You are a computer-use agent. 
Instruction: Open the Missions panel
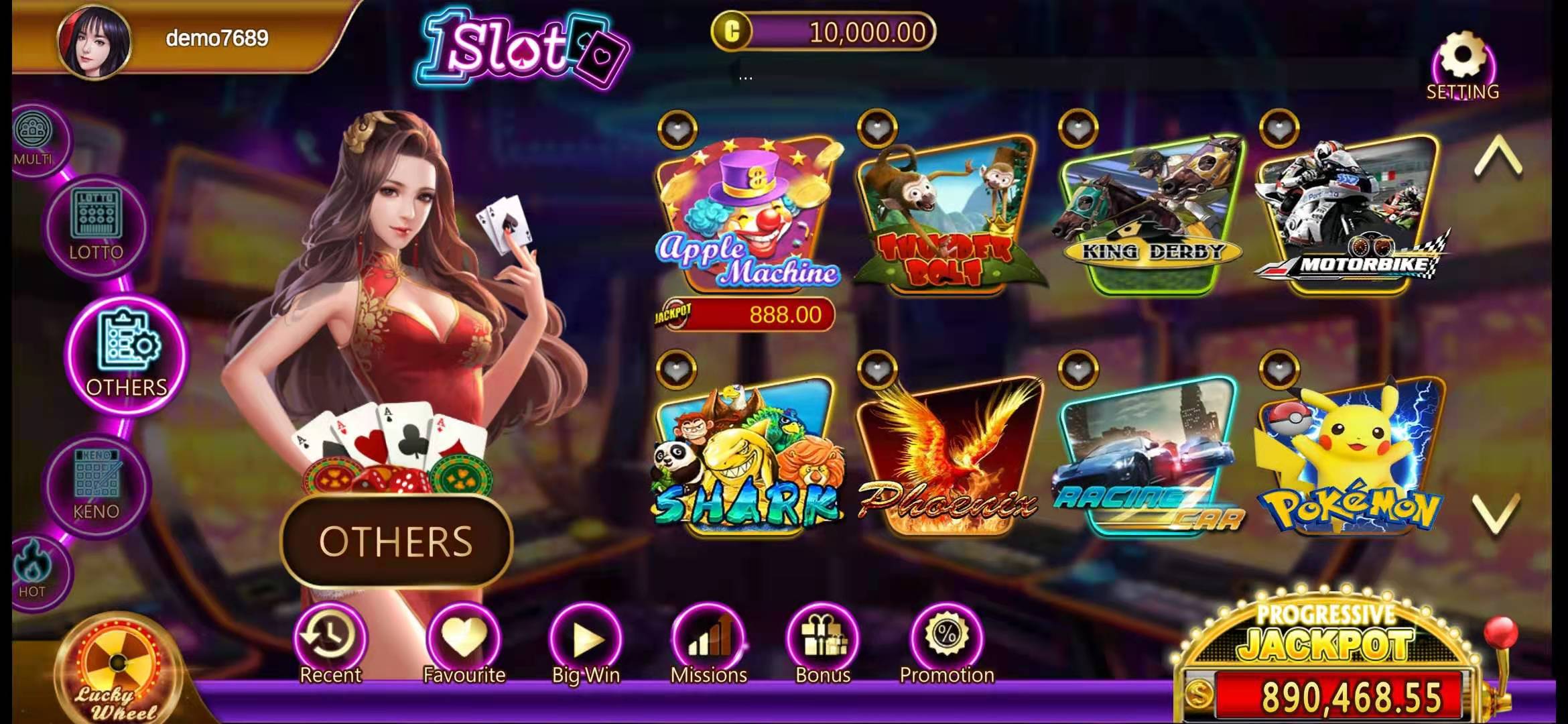[708, 644]
